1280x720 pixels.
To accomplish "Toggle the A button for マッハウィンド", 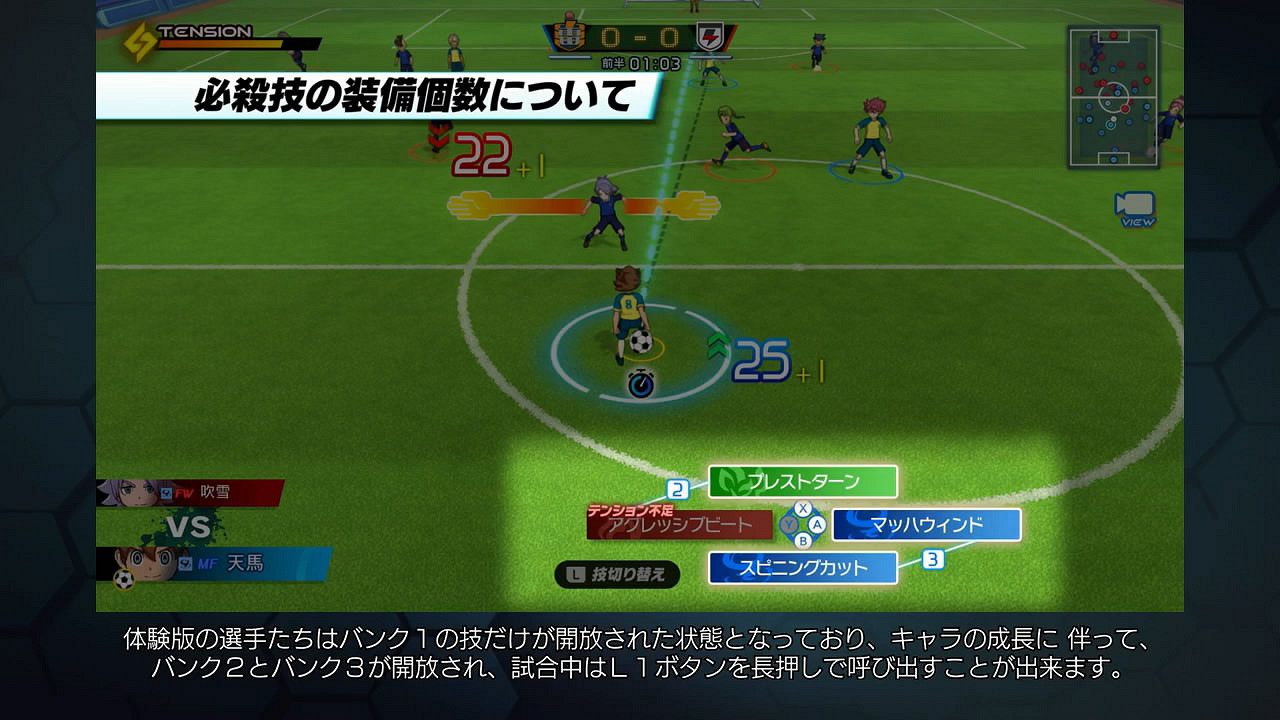I will coord(817,523).
